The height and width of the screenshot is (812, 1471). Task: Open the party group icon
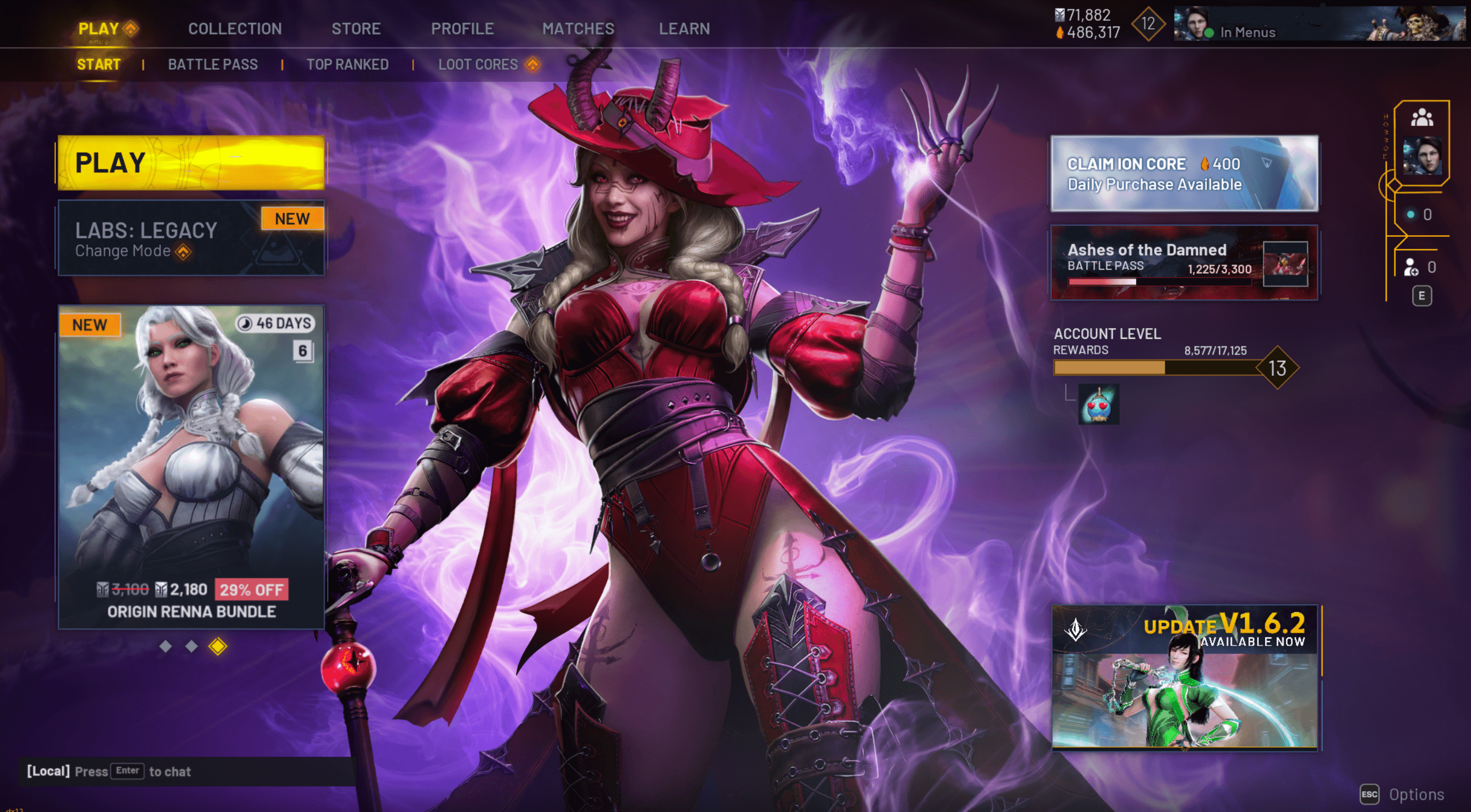click(x=1421, y=118)
